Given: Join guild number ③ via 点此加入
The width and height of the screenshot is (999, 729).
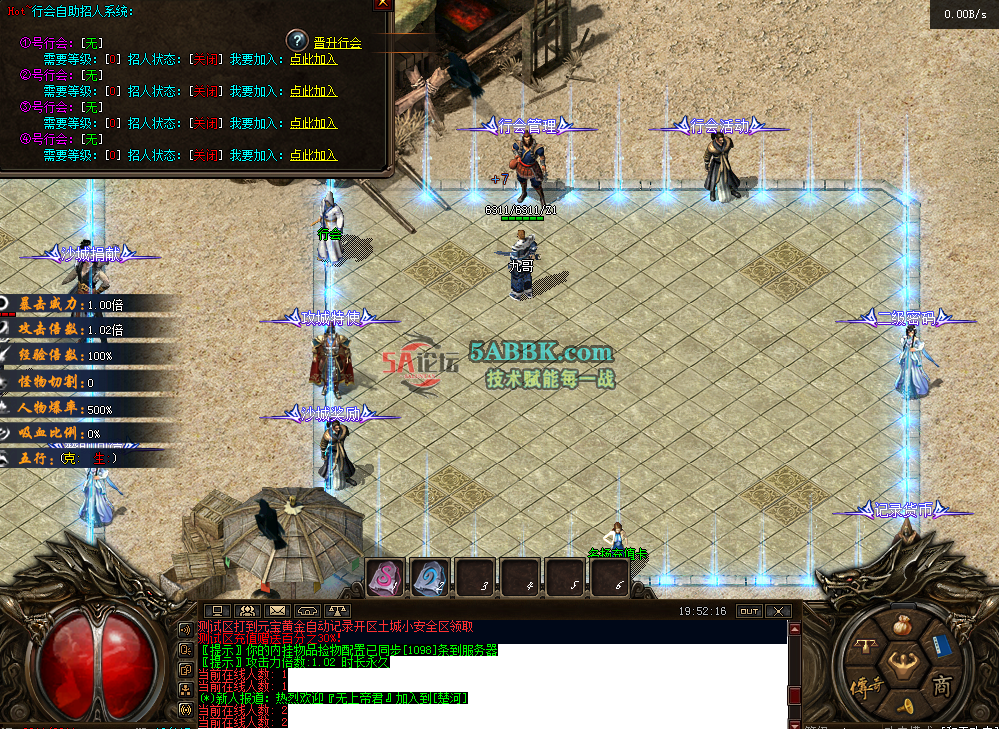Looking at the screenshot, I should (x=313, y=124).
